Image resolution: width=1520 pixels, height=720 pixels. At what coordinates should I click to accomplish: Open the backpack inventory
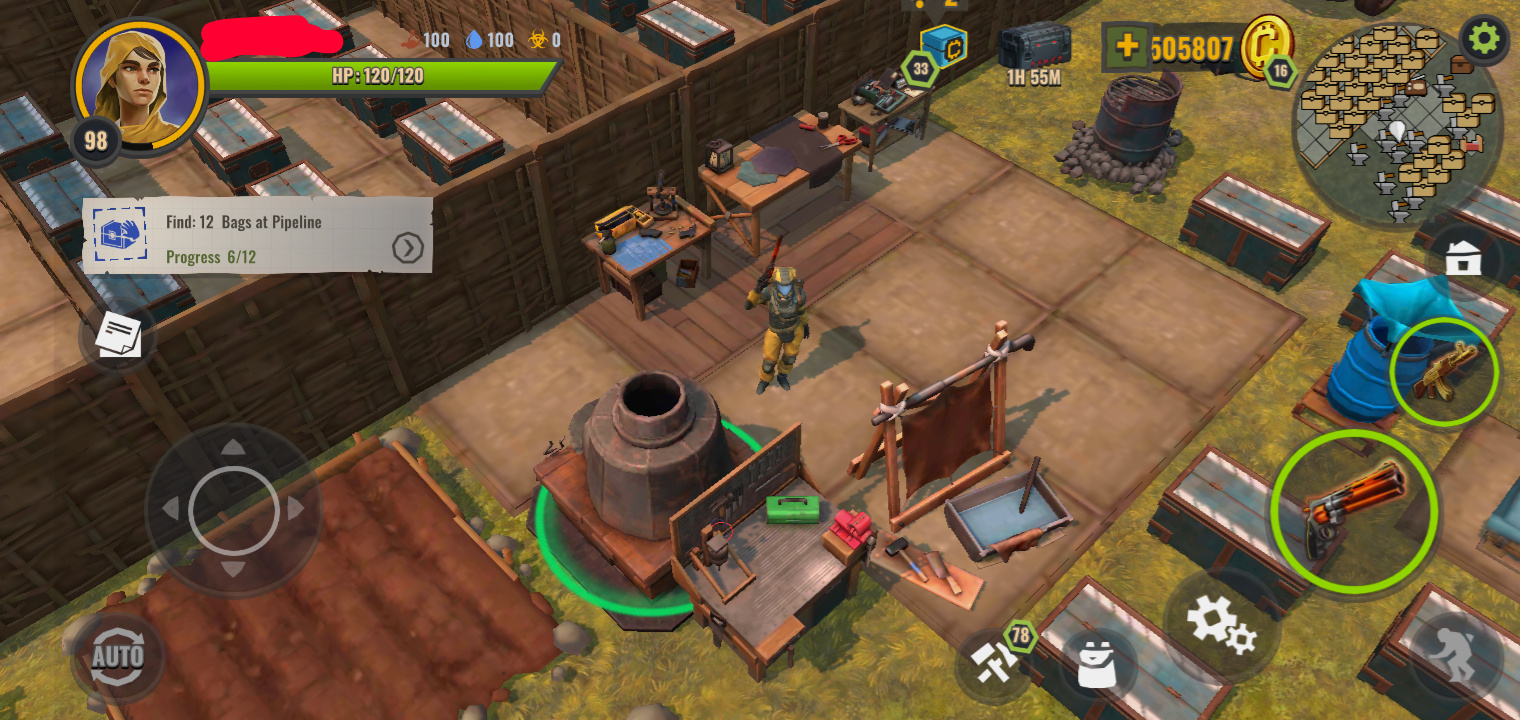pyautogui.click(x=1097, y=665)
